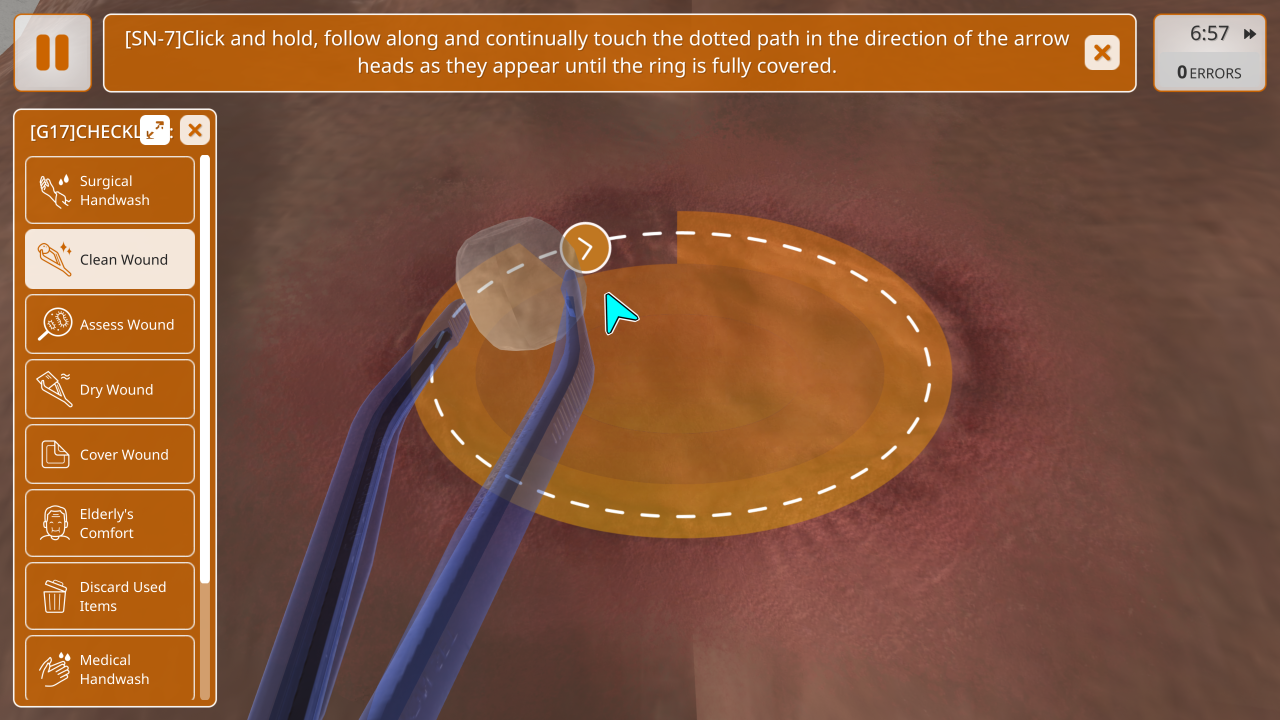Select the Surgical Handwash checklist step
The width and height of the screenshot is (1280, 720).
point(110,190)
